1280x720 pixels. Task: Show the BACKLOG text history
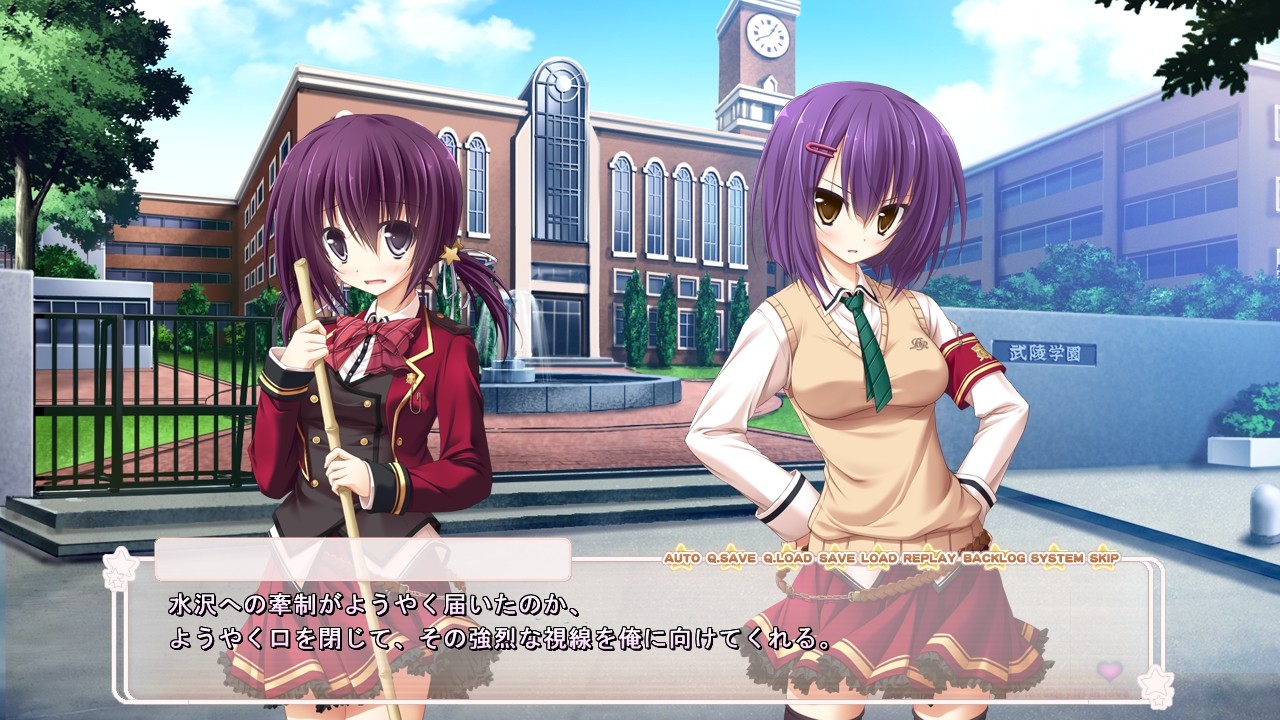click(x=994, y=557)
